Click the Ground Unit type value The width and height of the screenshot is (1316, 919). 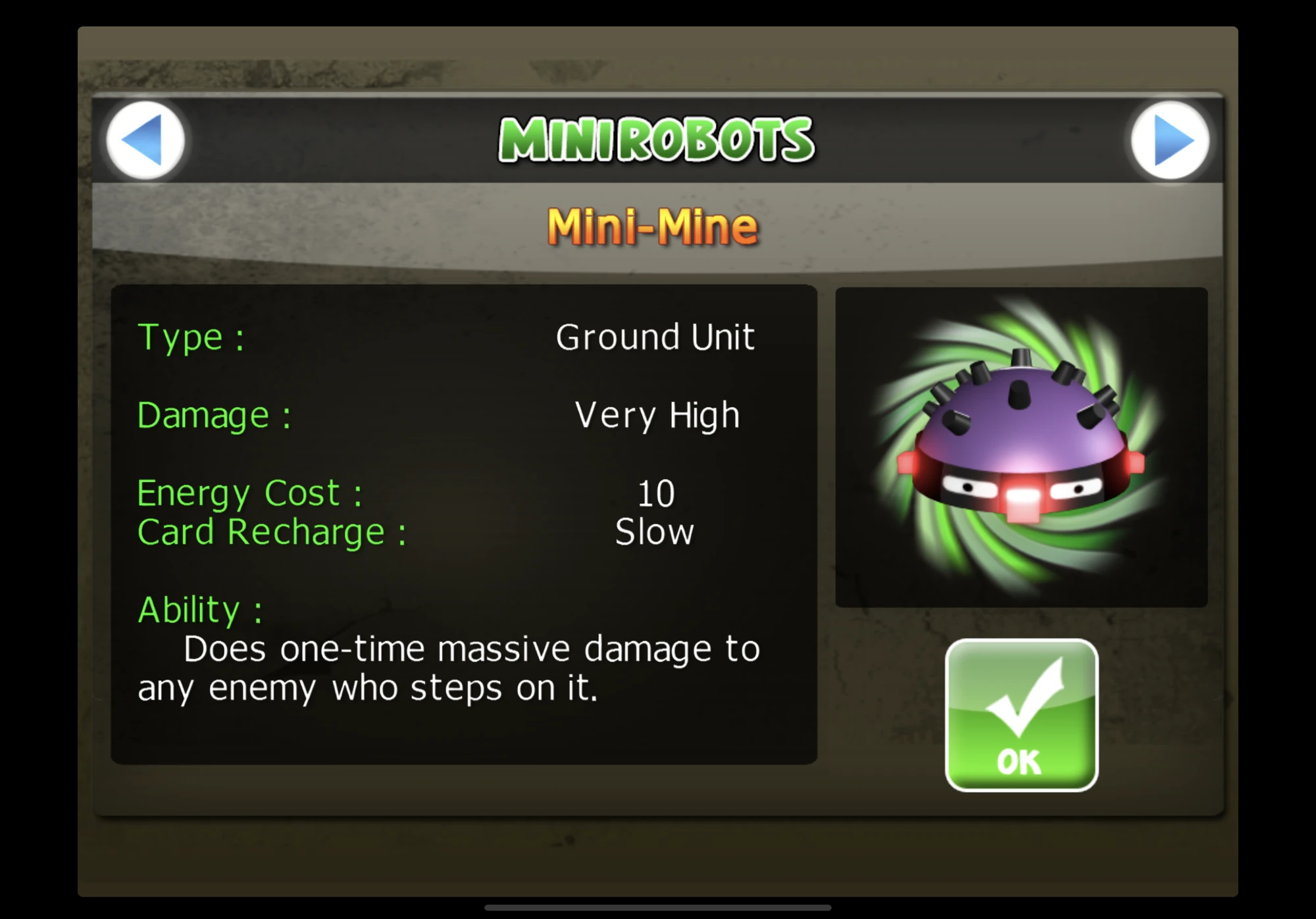655,337
